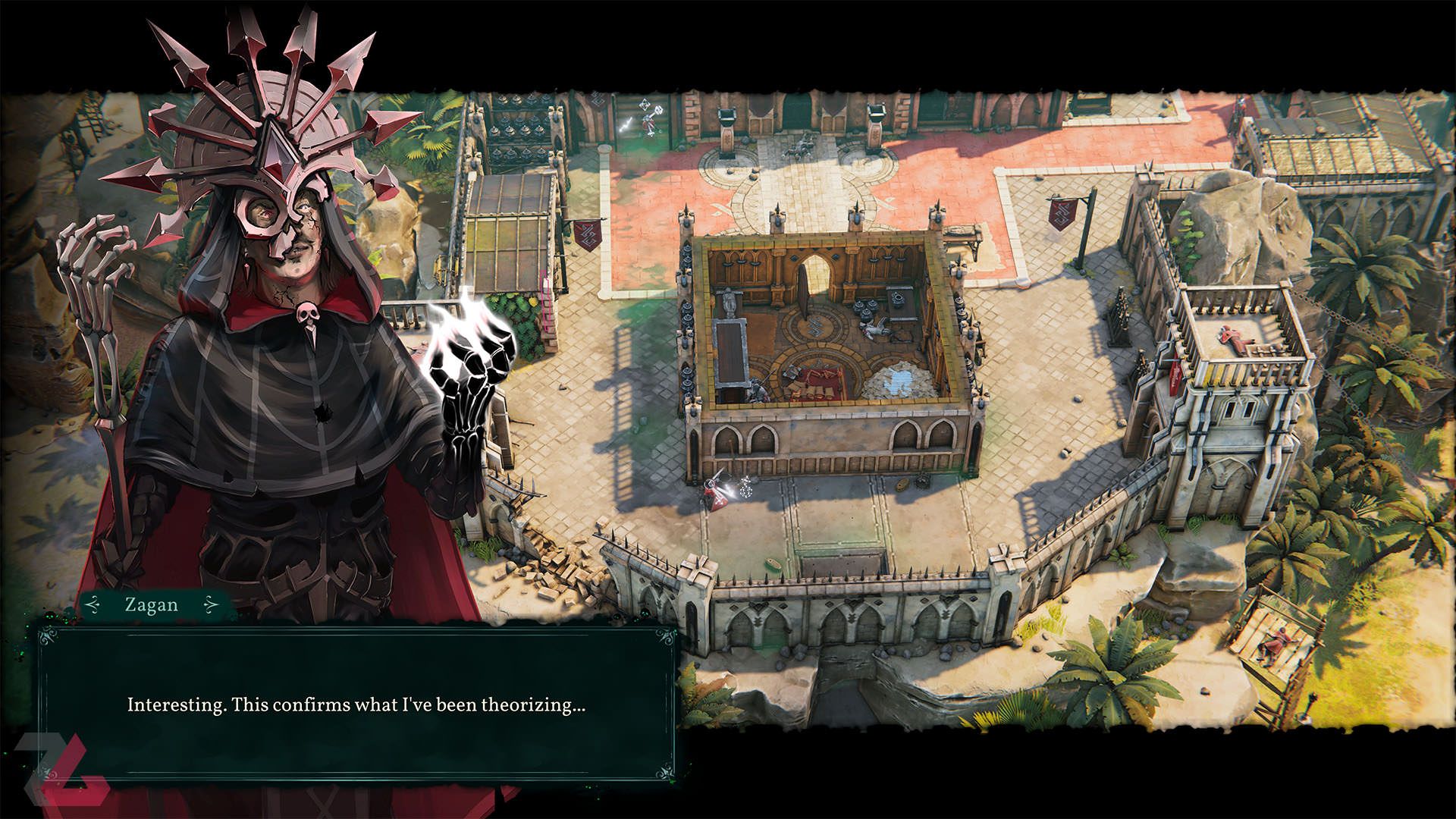Advance Zagan's dialogue text box

(356, 704)
